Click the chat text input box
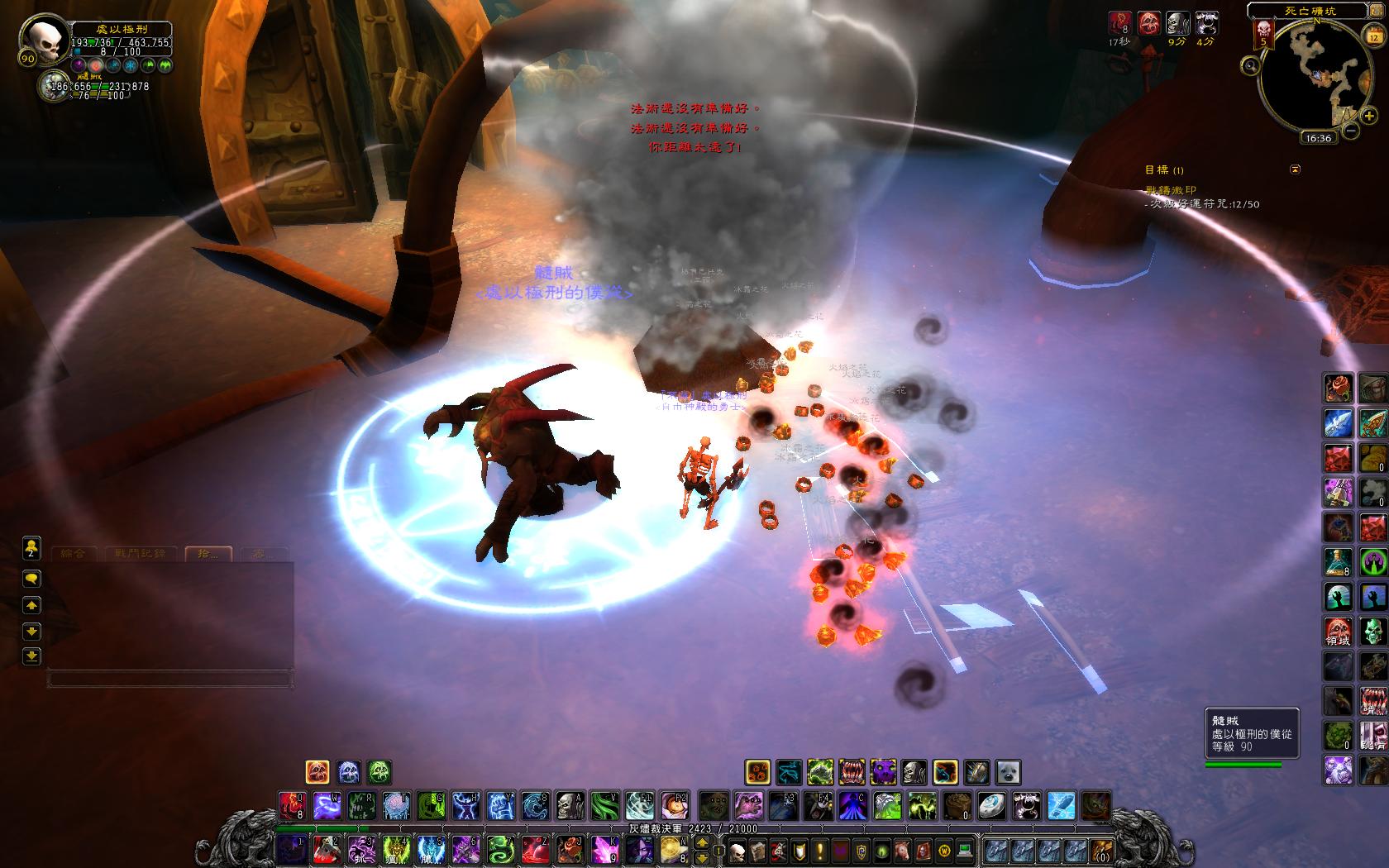The image size is (1389, 868). [x=169, y=680]
